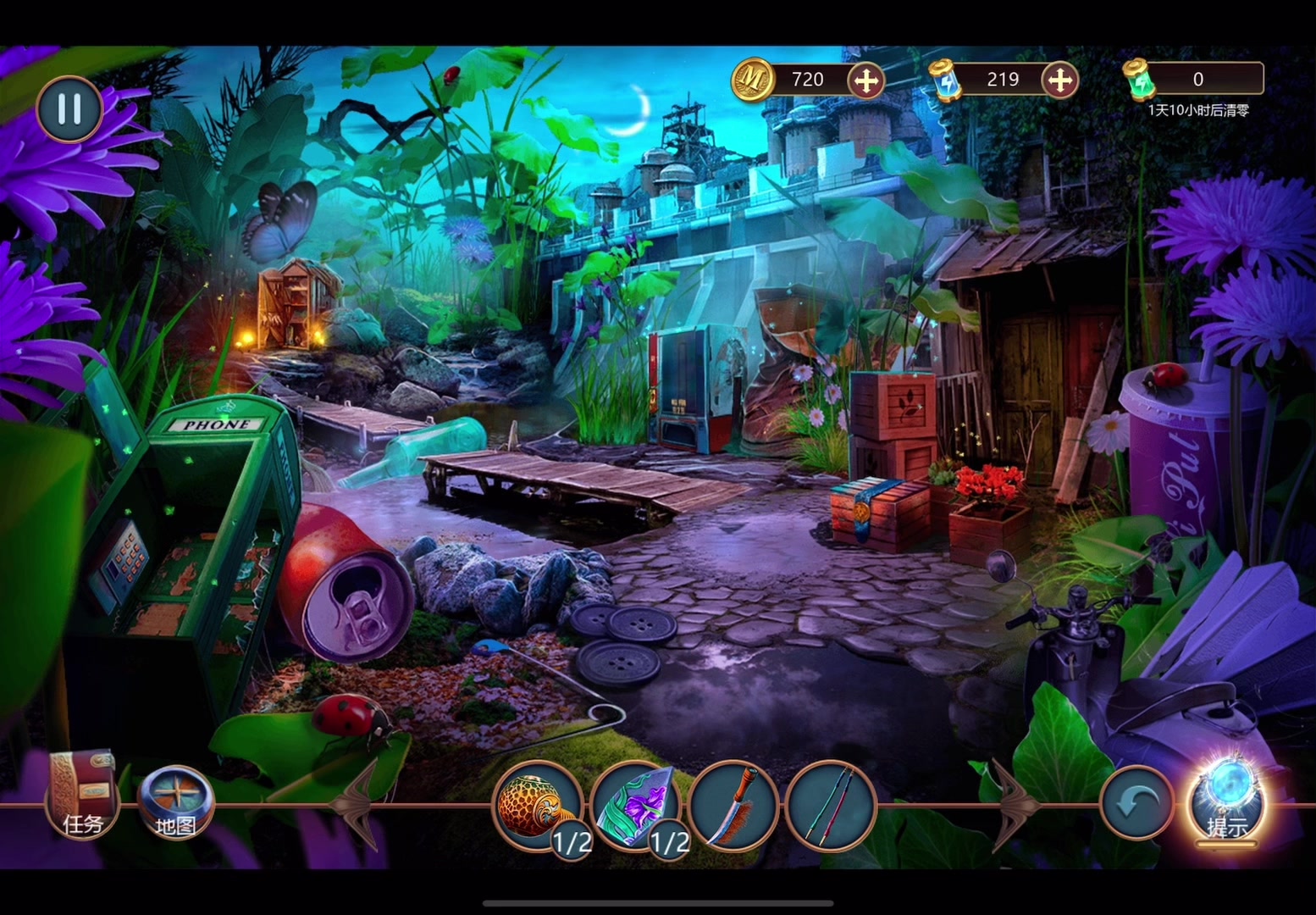Open the 地图 map compass
This screenshot has height=915, width=1316.
[175, 802]
